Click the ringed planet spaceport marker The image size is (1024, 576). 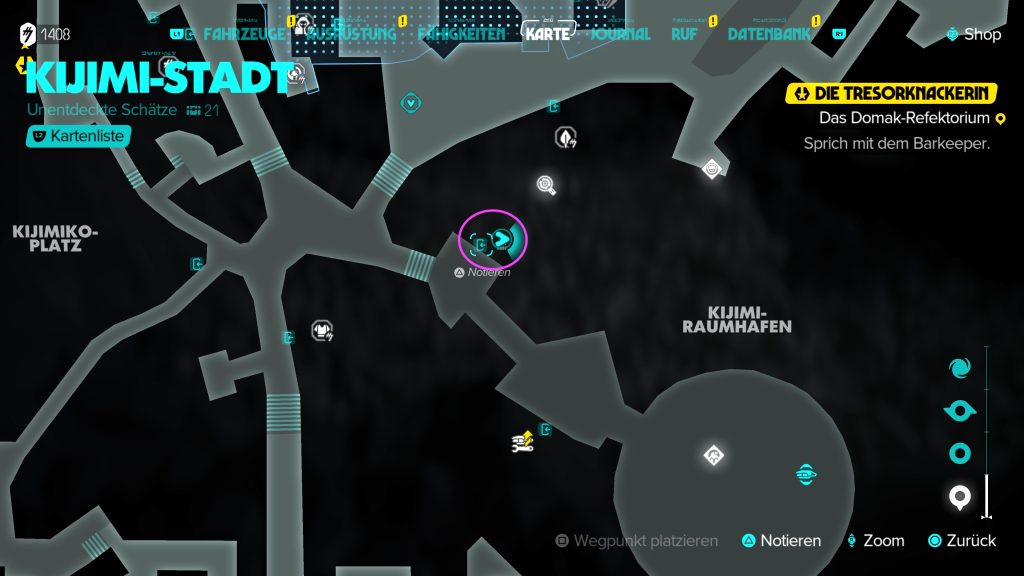click(x=806, y=472)
